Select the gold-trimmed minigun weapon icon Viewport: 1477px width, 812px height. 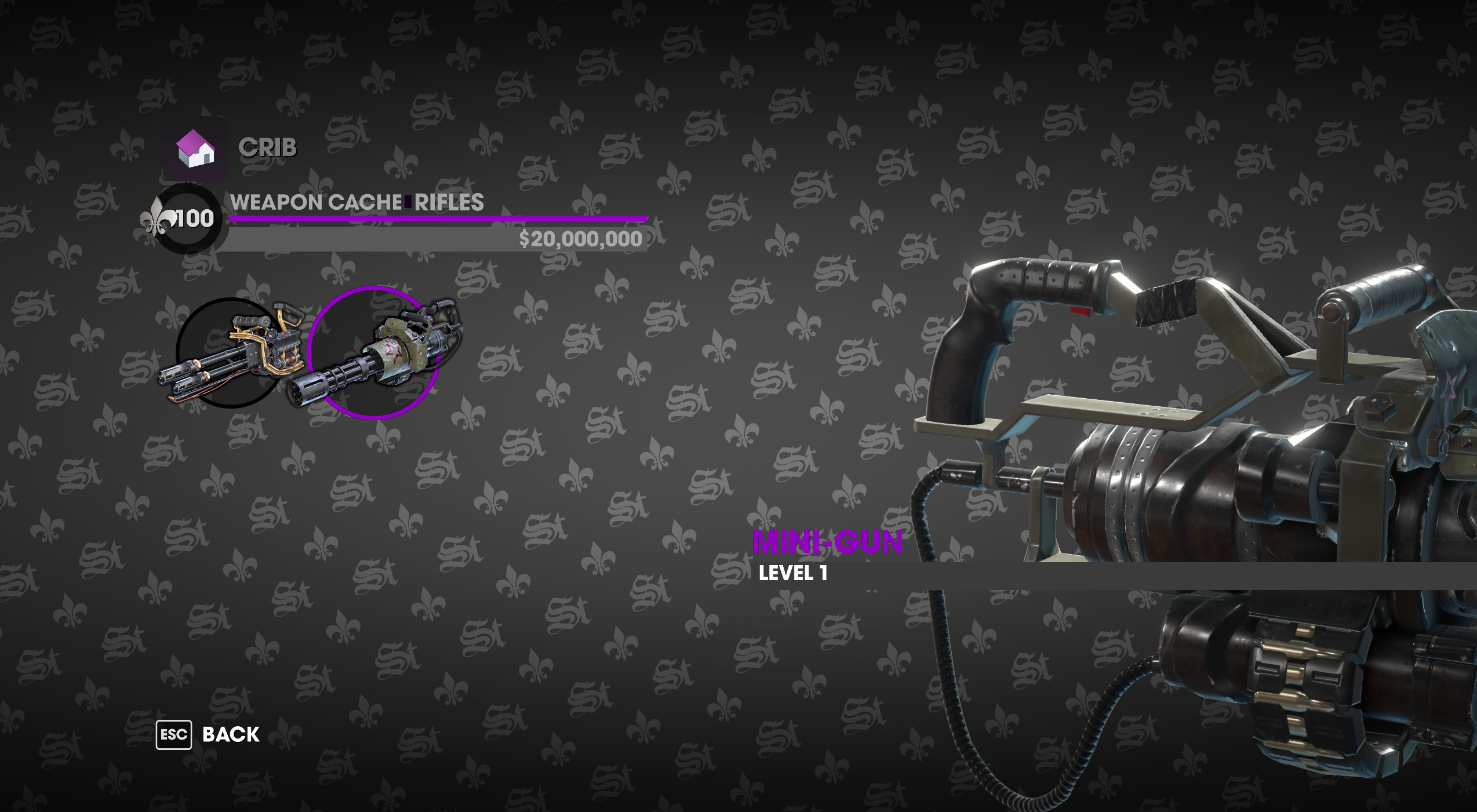[x=232, y=352]
